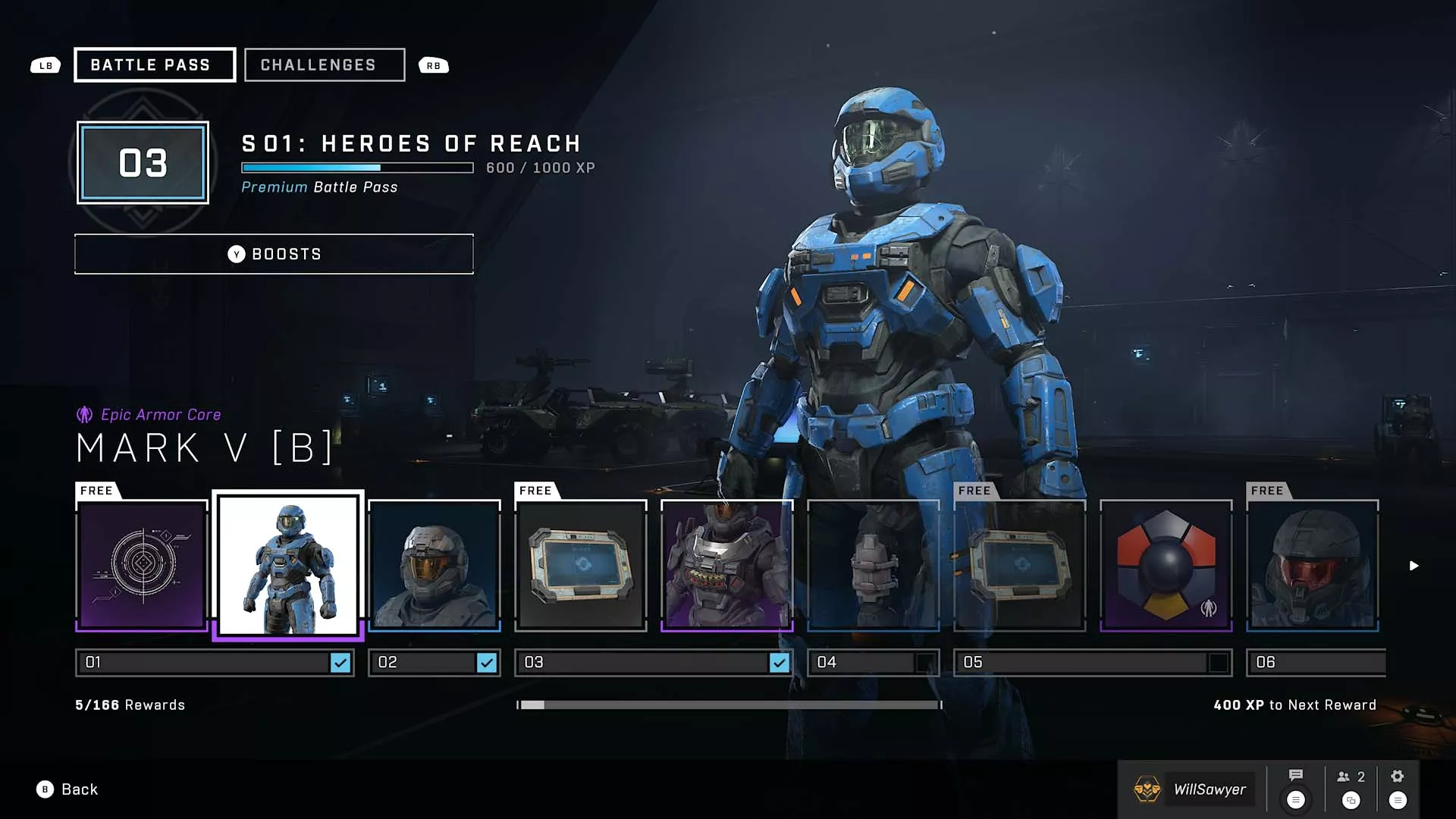Click the 600/1000 XP progress bar
The image size is (1456, 819).
click(x=356, y=168)
